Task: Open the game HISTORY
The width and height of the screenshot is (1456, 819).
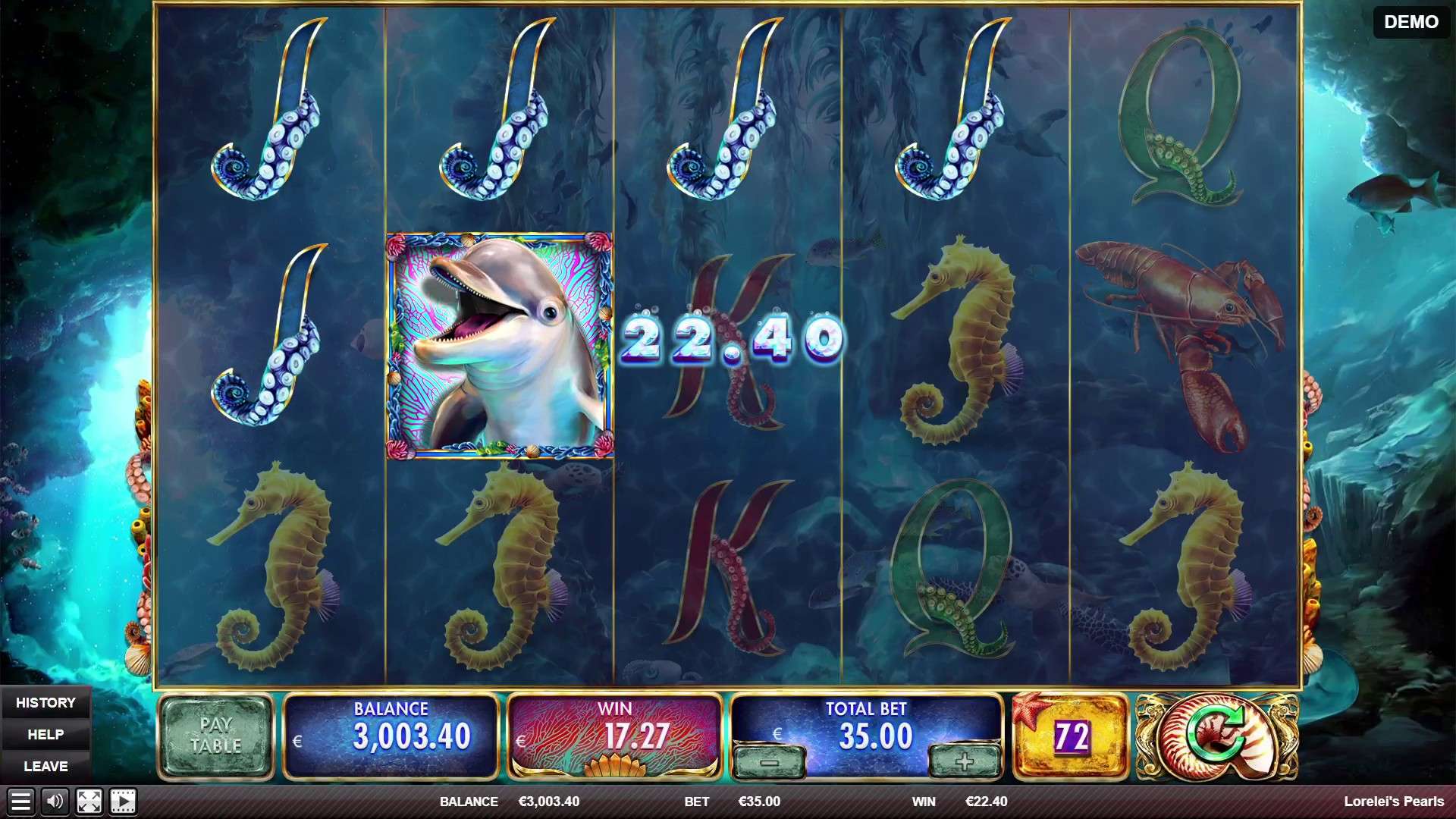Action: [47, 702]
